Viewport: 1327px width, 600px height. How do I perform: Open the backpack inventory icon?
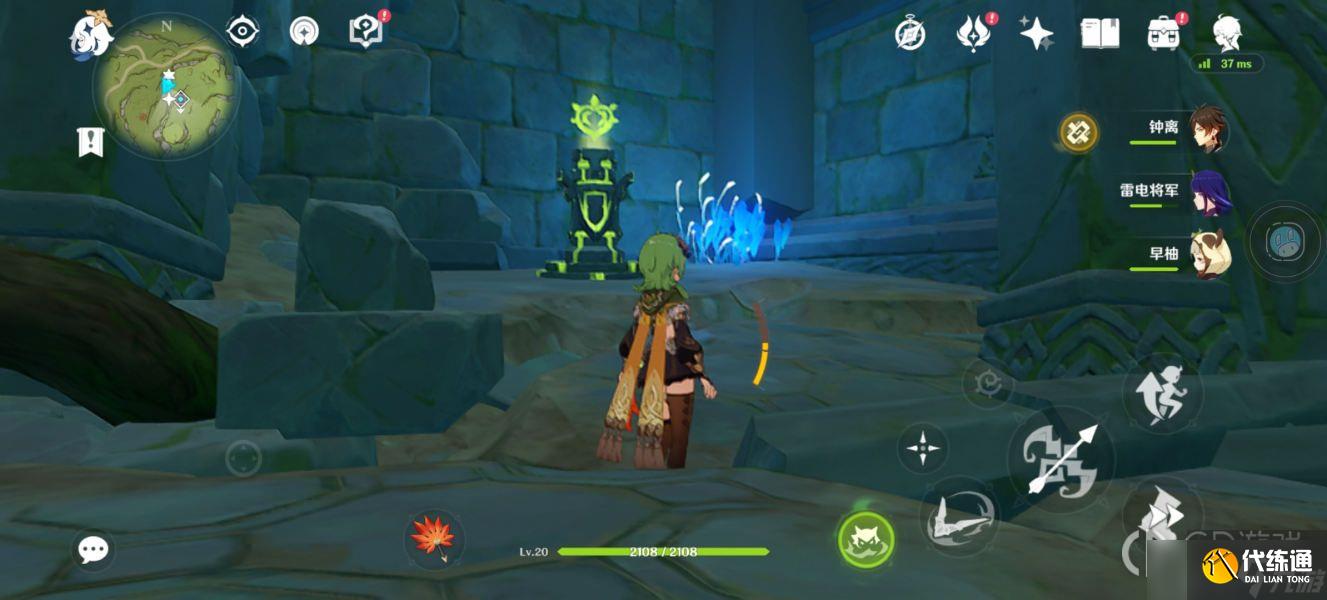1163,33
